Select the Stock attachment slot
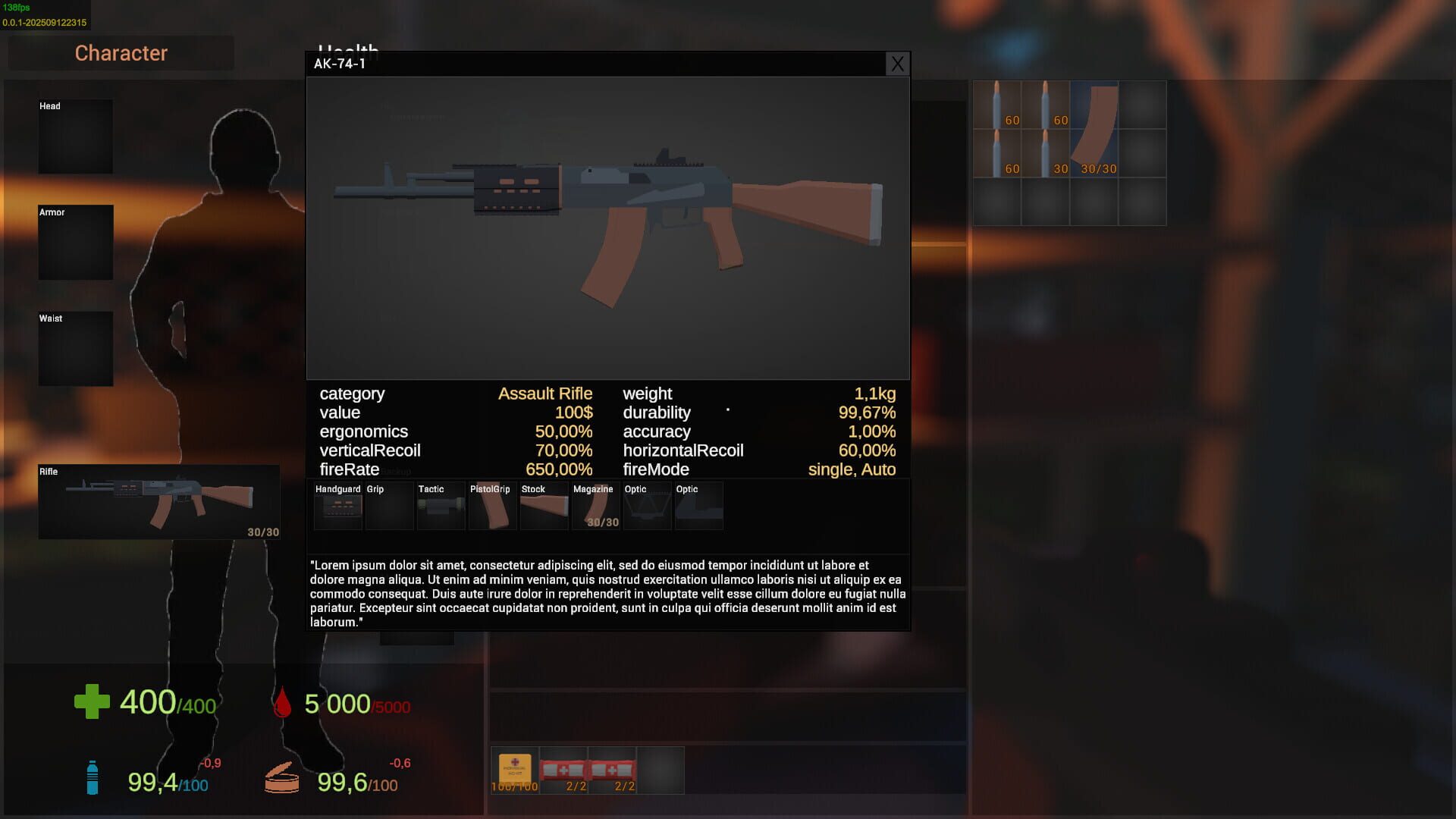The width and height of the screenshot is (1456, 819). click(x=544, y=506)
